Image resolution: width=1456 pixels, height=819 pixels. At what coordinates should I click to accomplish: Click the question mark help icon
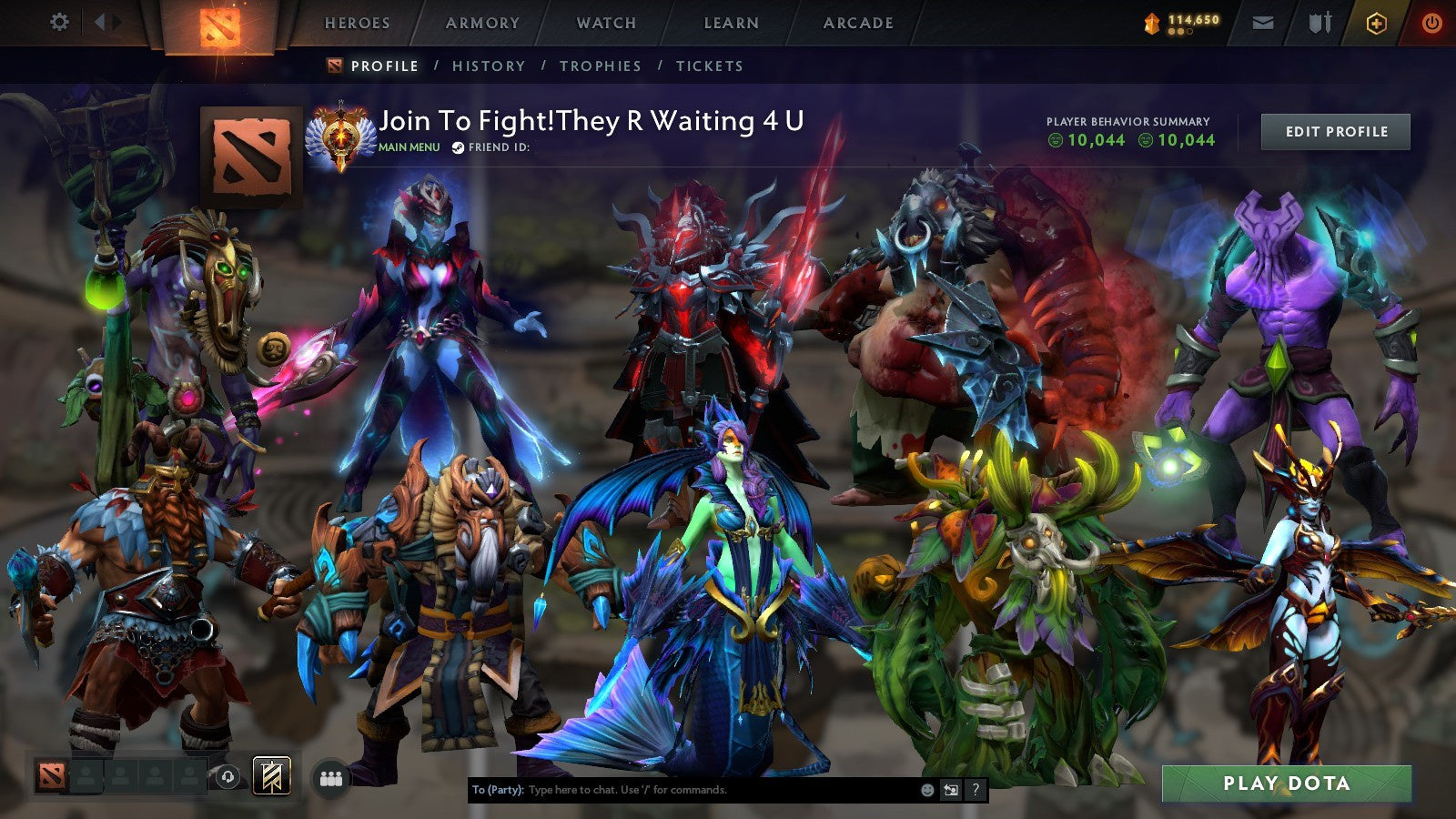click(976, 791)
